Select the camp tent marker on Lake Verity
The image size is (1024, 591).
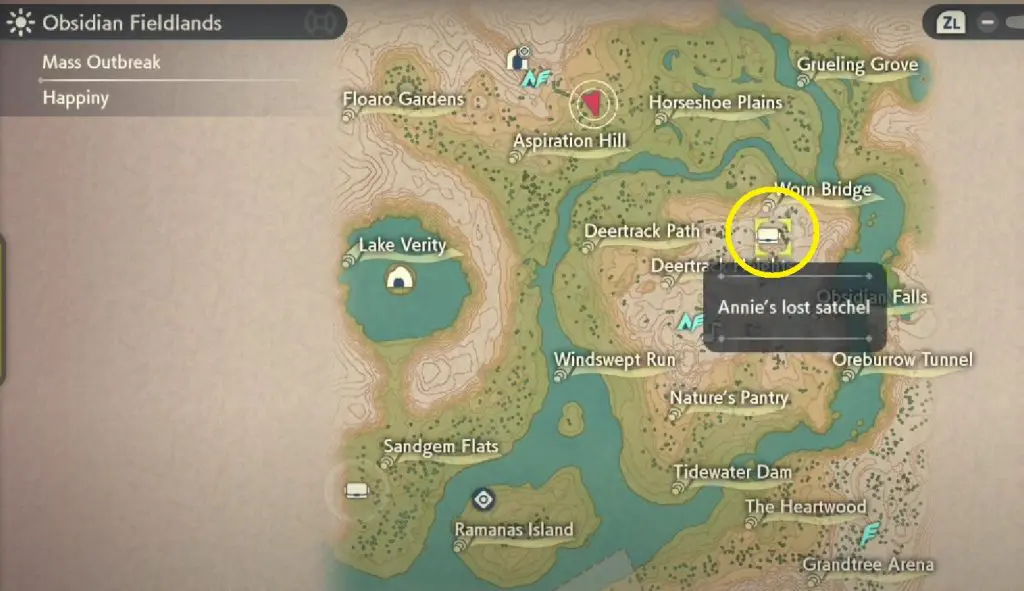400,281
